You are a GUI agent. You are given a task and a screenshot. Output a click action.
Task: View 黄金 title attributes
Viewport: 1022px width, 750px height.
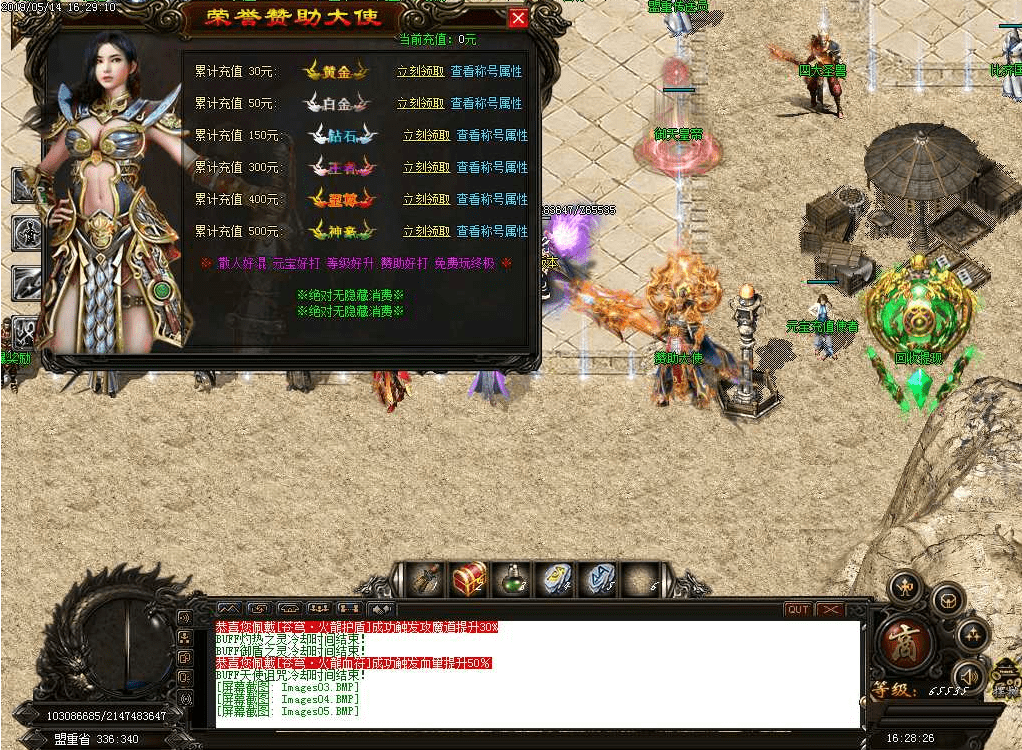486,72
